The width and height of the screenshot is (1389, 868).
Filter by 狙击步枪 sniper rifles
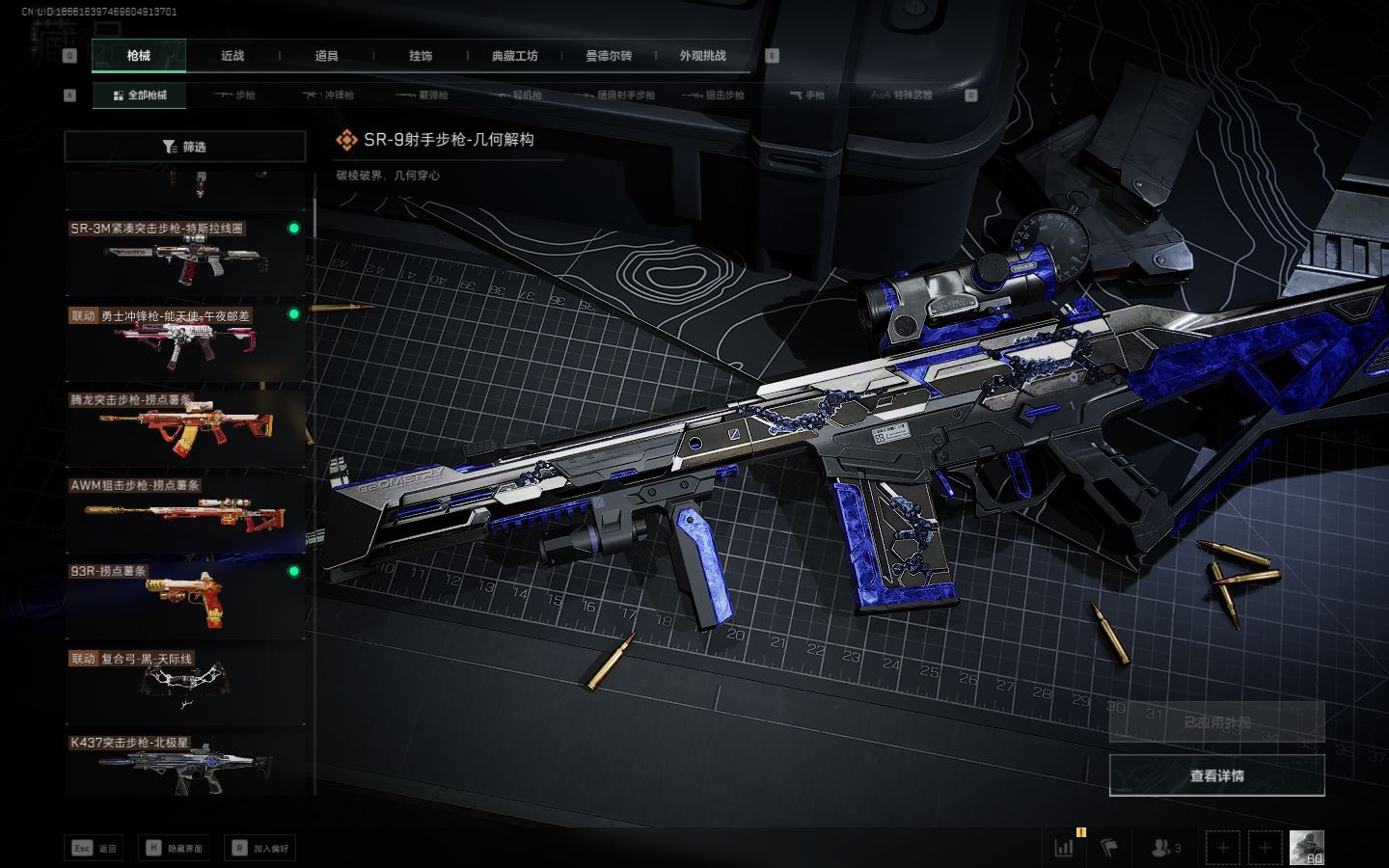(x=713, y=95)
